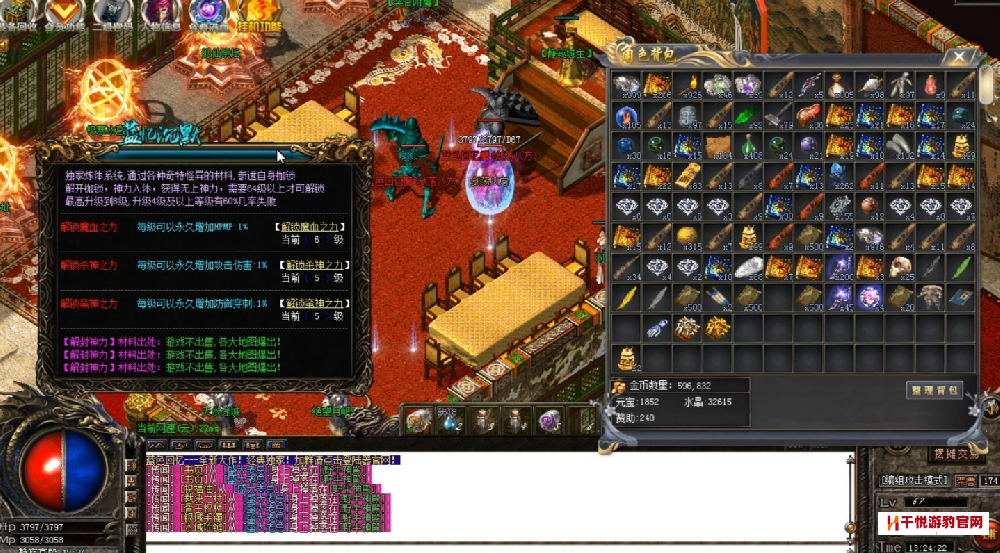Select the skull item in the backpack
This screenshot has height=553, width=1000.
pyautogui.click(x=902, y=267)
